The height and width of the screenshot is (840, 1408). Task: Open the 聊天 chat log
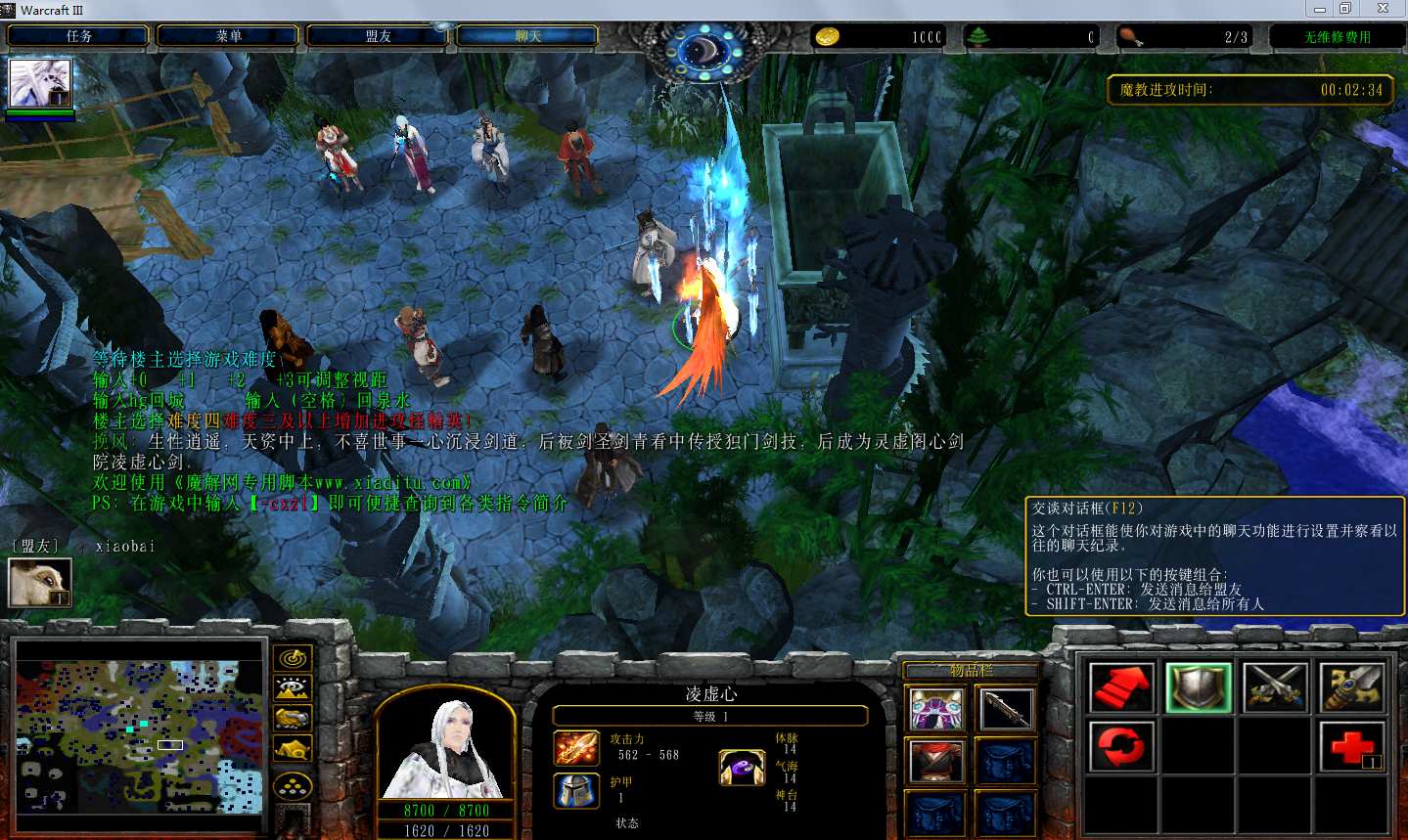coord(527,36)
